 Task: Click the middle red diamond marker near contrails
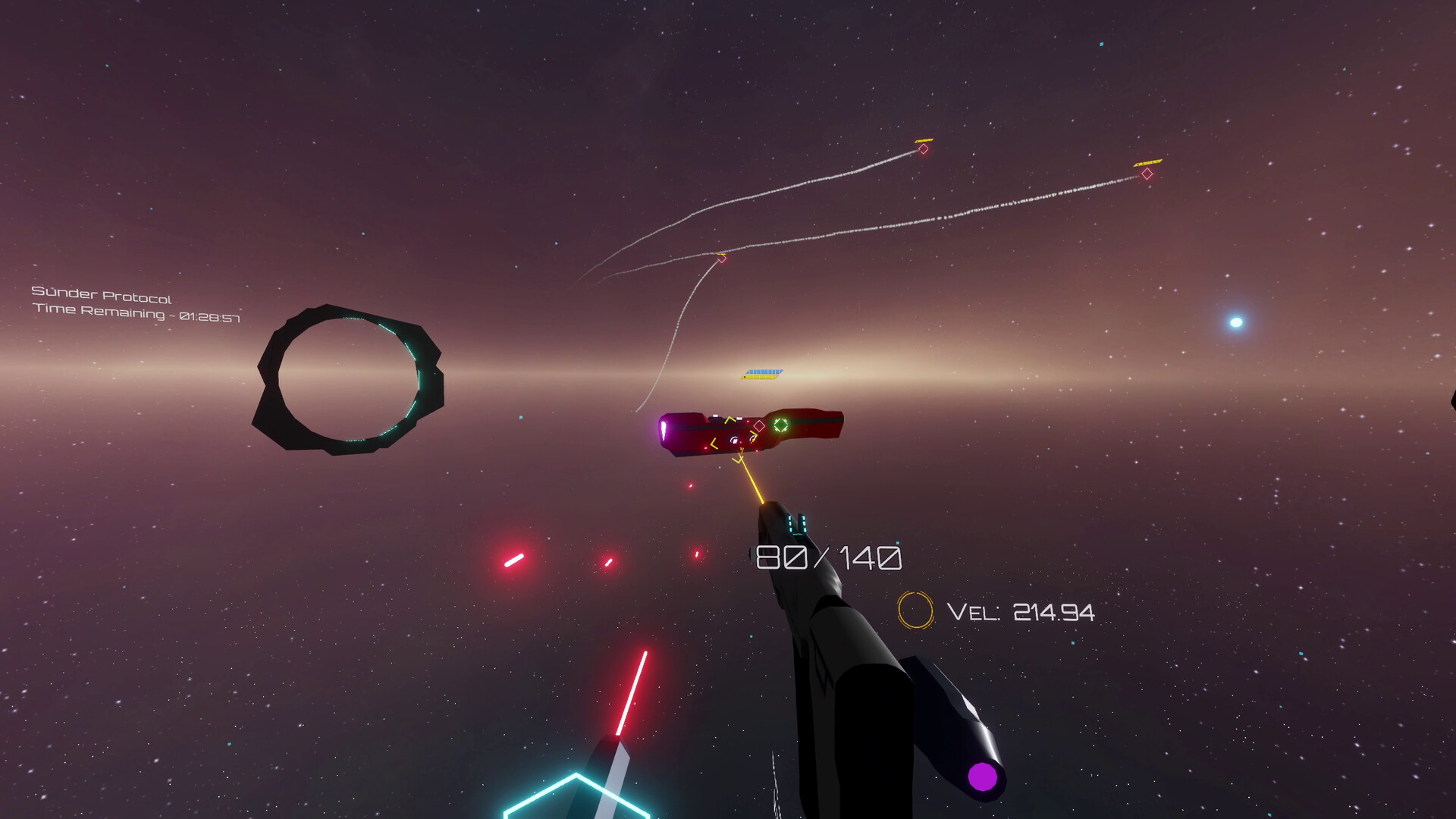click(720, 258)
